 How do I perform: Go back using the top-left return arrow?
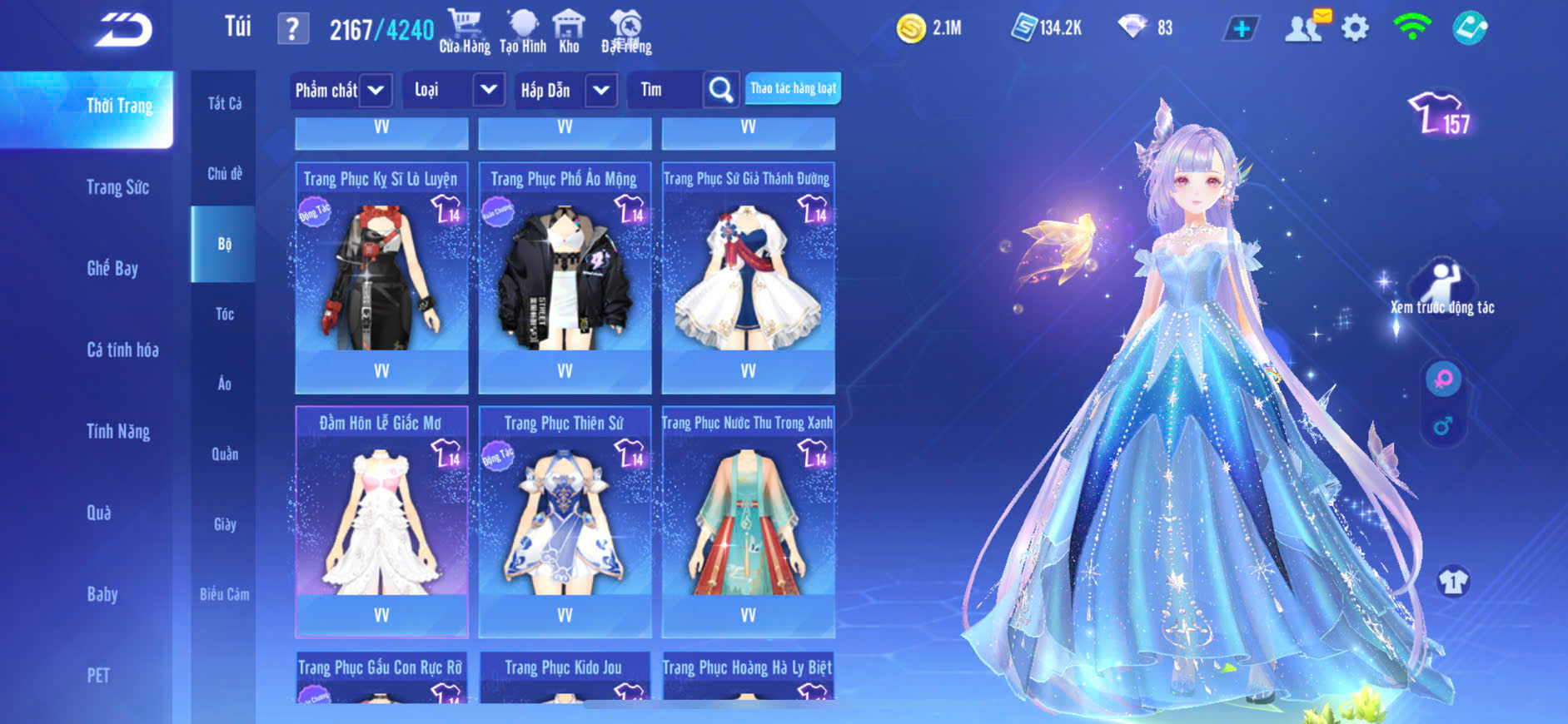(x=123, y=30)
